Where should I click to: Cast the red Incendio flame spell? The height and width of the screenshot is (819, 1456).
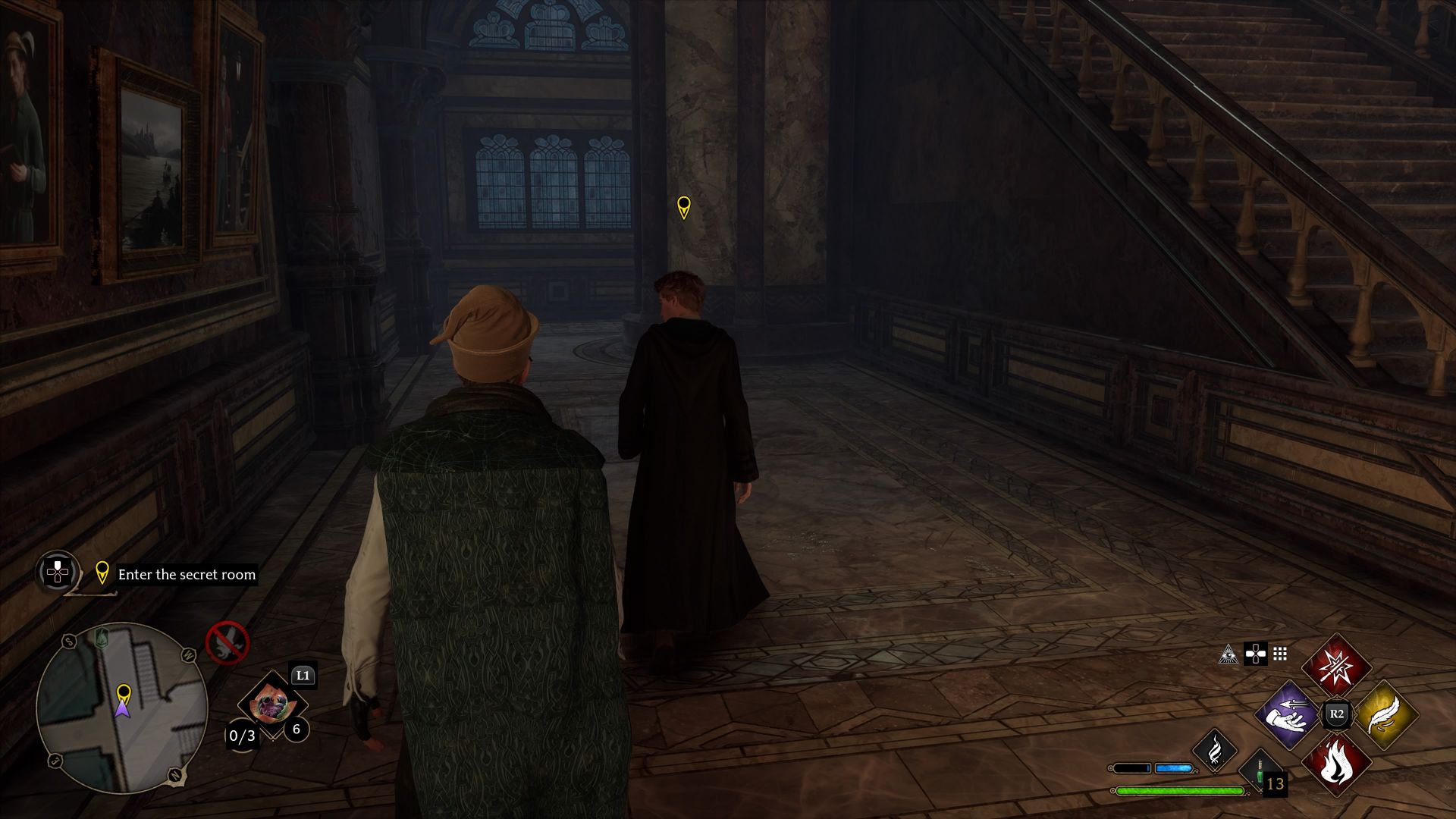click(1336, 764)
